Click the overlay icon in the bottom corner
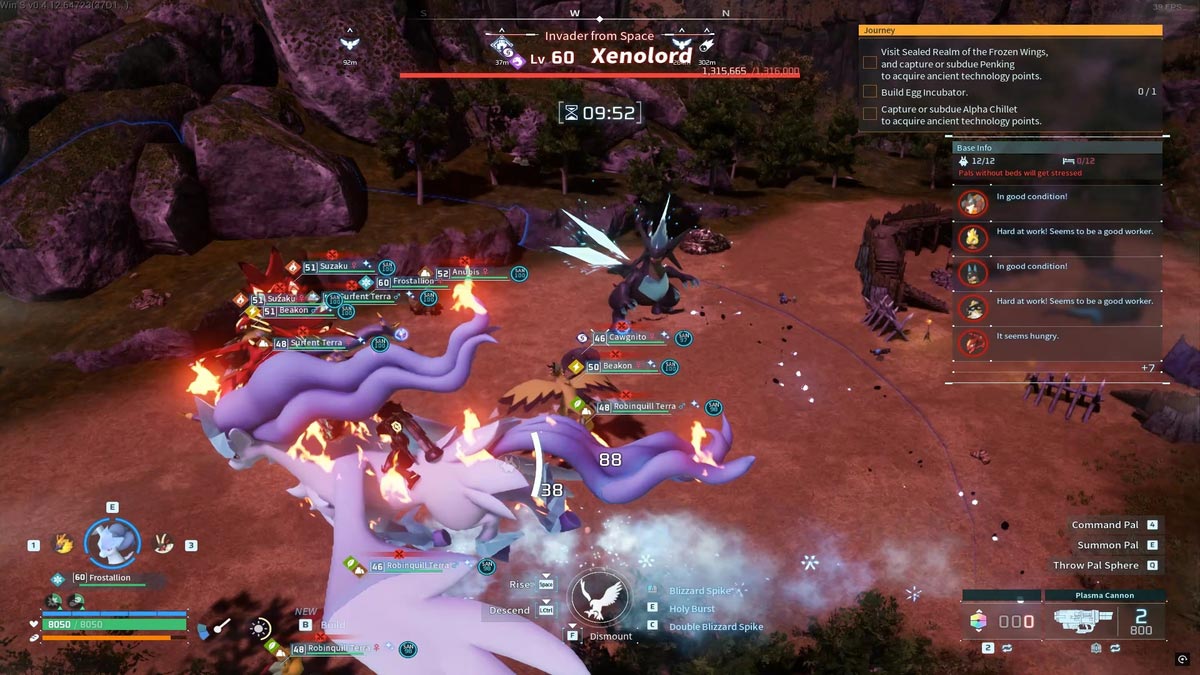The width and height of the screenshot is (1200, 675). tap(1183, 659)
